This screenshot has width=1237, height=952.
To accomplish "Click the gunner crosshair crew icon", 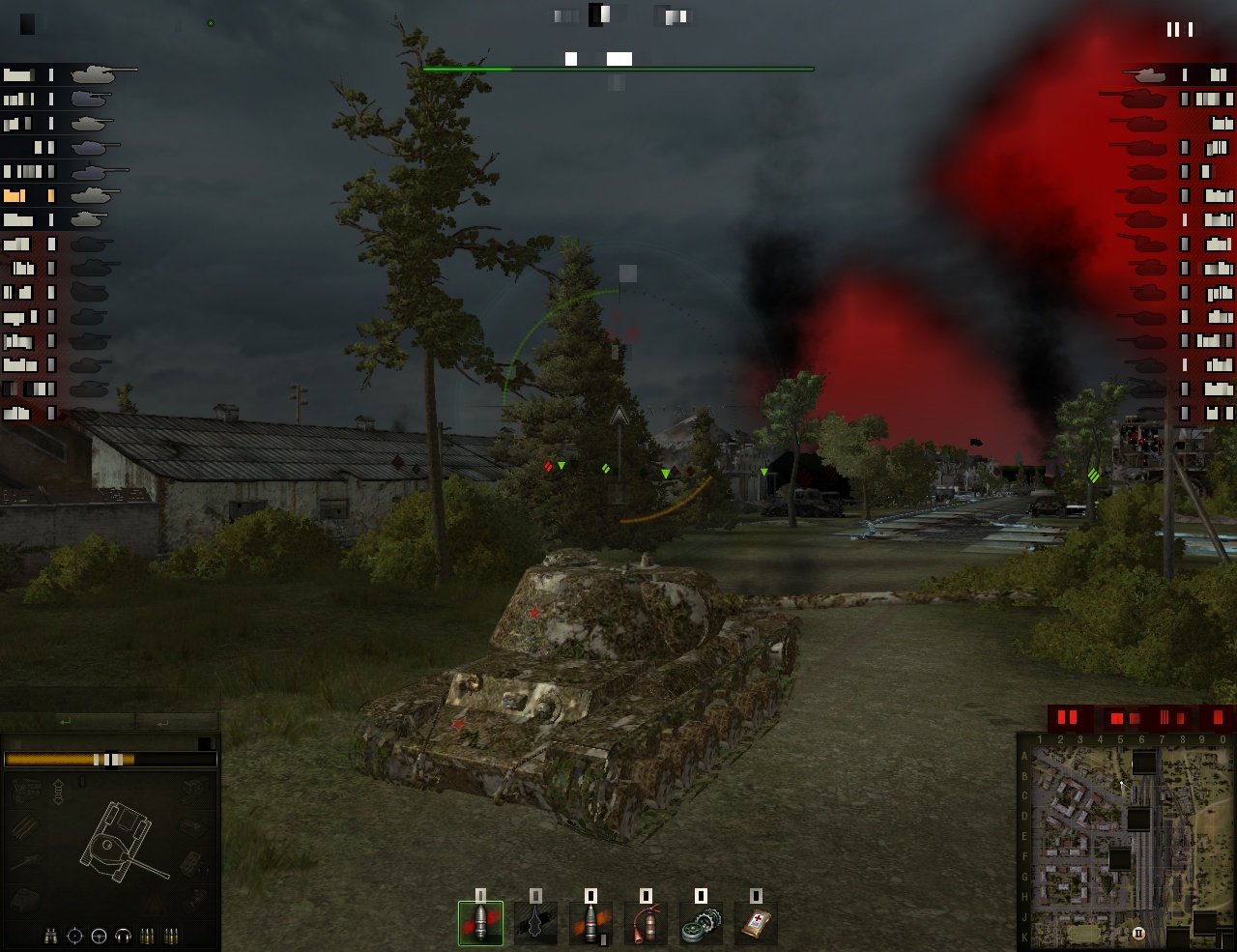I will coord(74,936).
